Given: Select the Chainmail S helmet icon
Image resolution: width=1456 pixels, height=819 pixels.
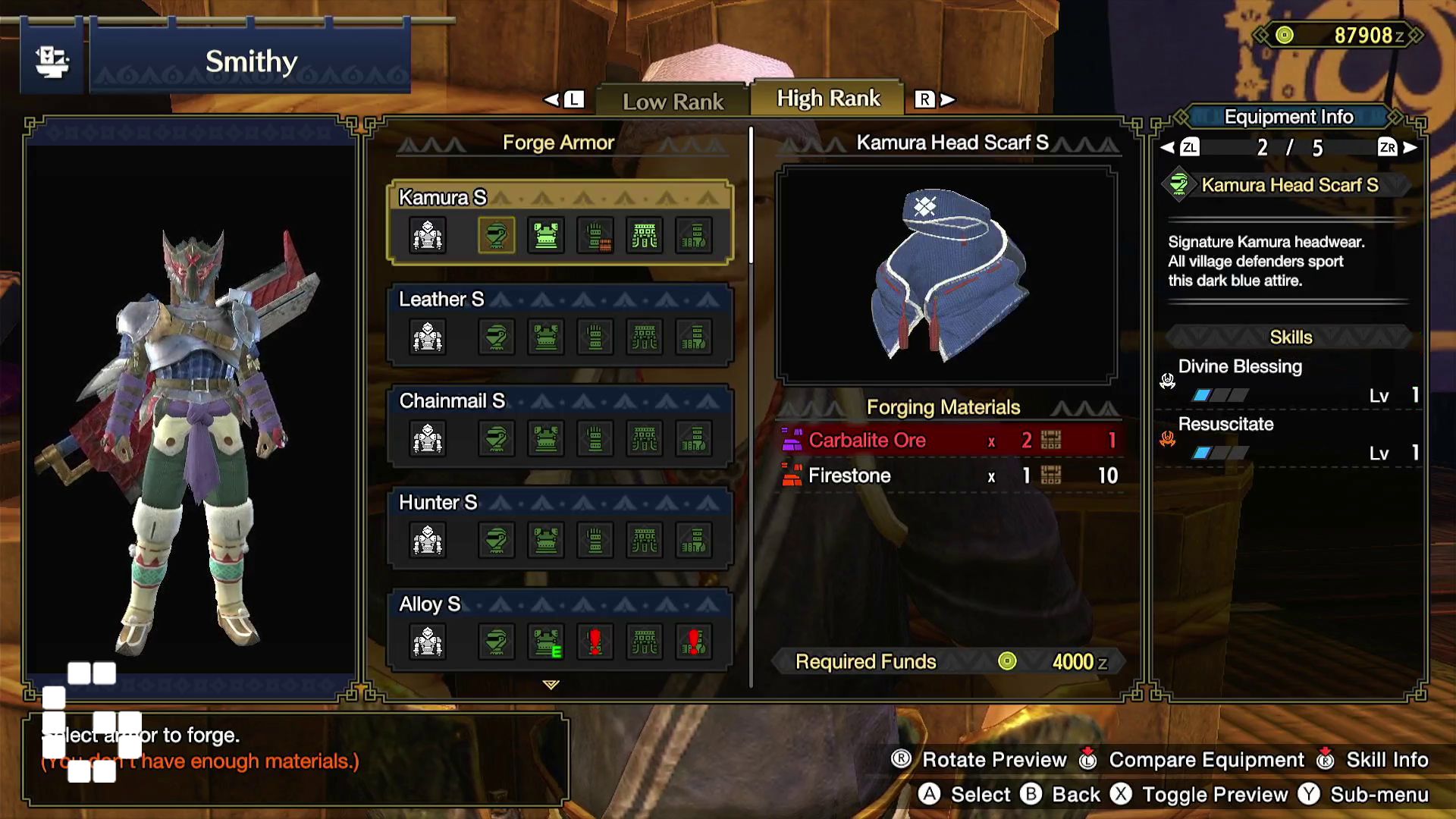Looking at the screenshot, I should (497, 438).
